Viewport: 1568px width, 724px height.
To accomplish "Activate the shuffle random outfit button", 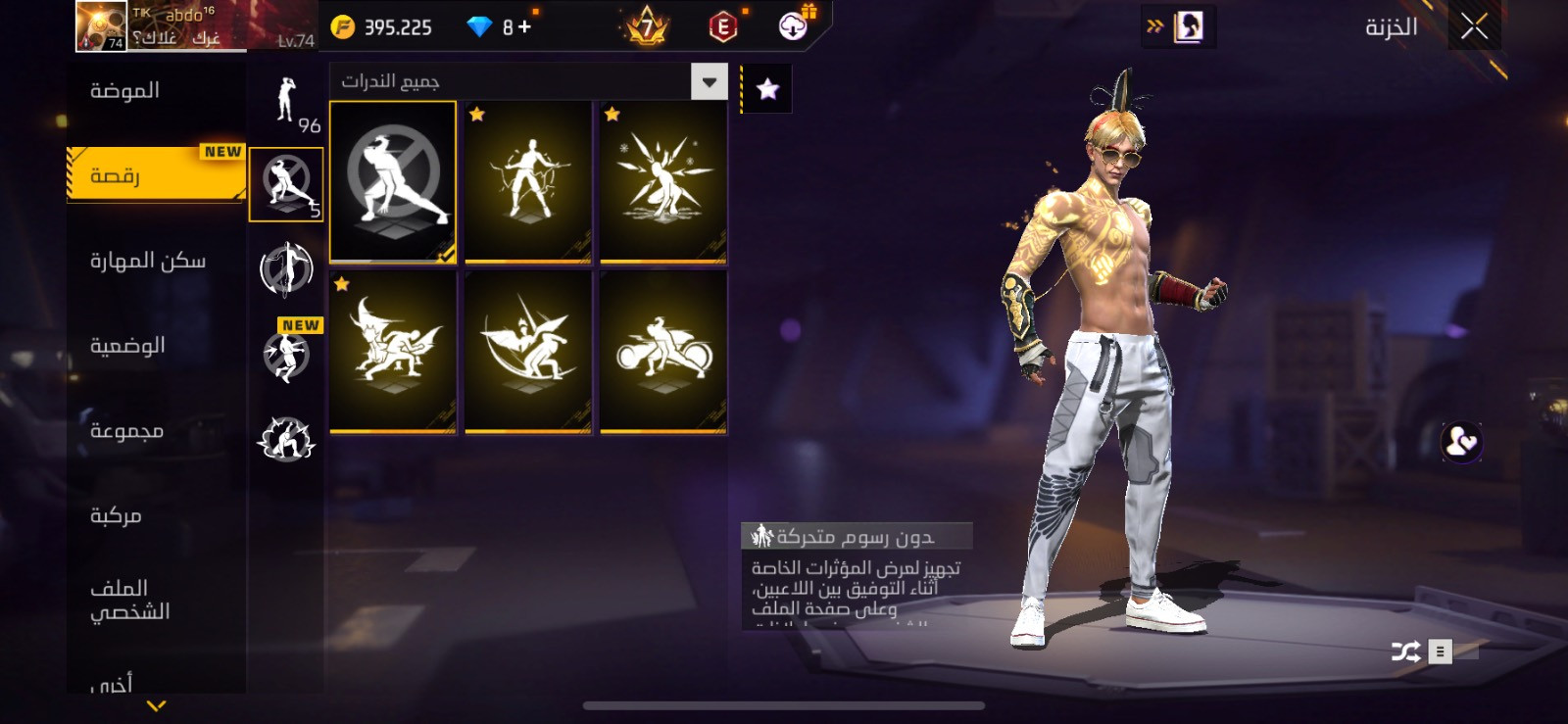I will point(1405,652).
